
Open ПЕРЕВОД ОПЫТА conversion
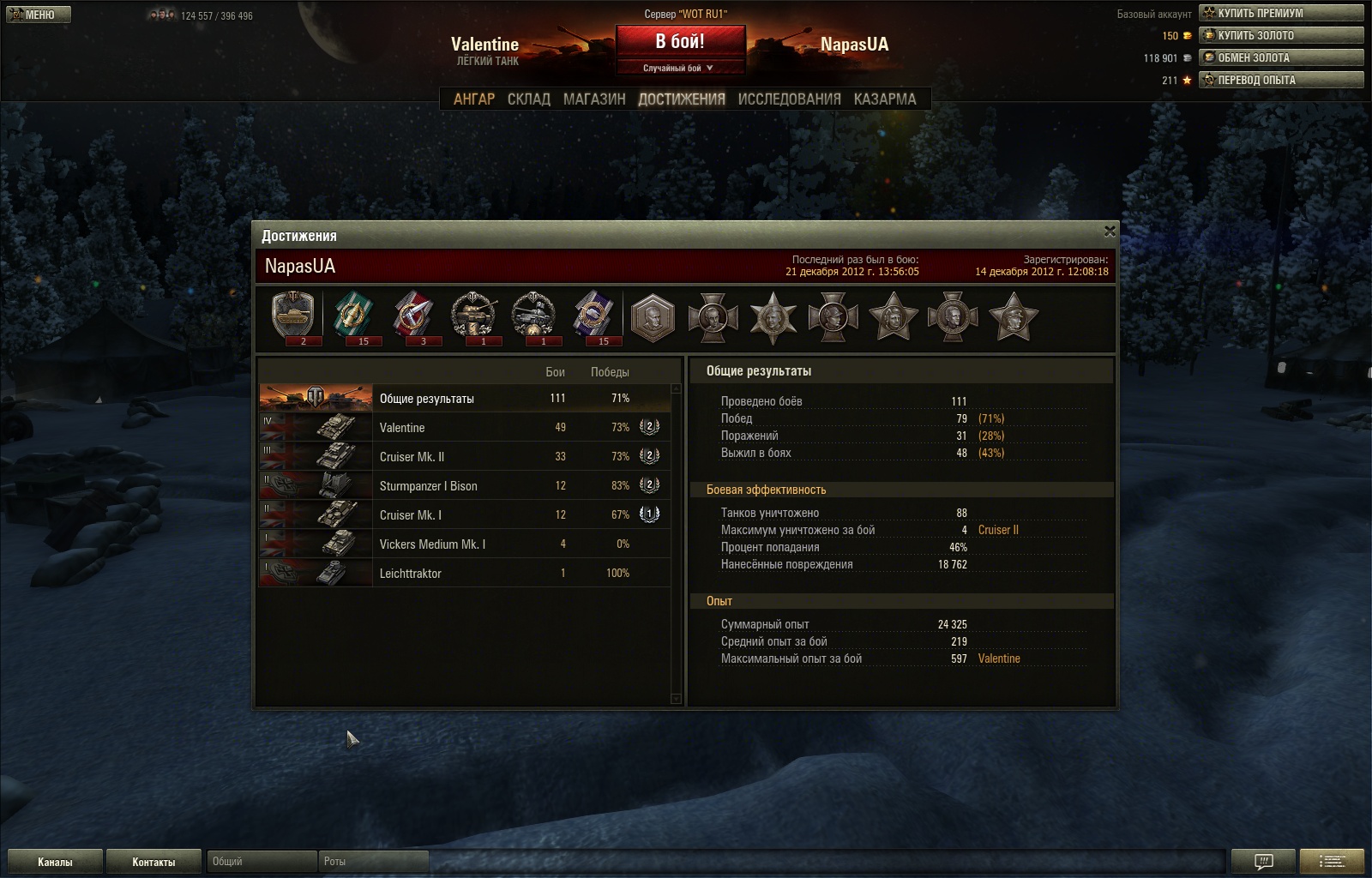(1281, 80)
